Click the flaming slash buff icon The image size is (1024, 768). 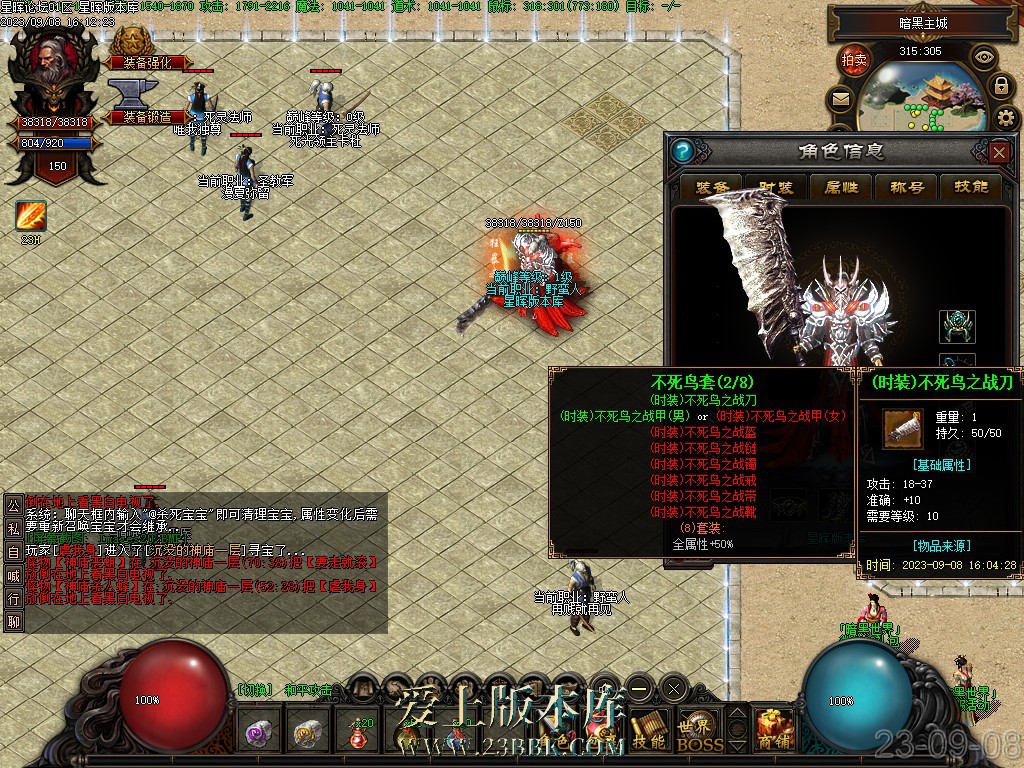(30, 217)
